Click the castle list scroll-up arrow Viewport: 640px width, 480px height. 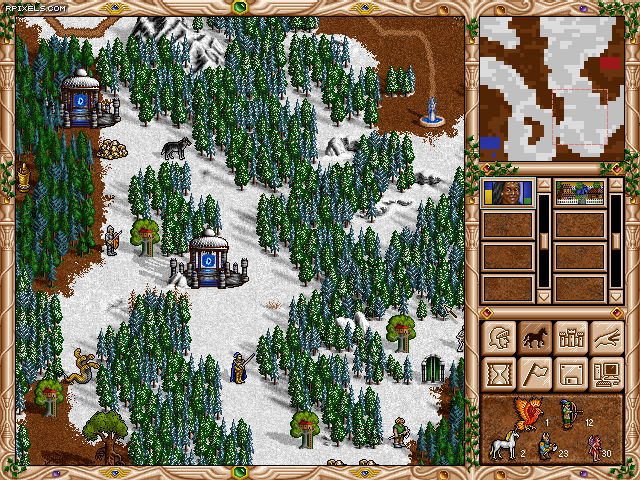click(616, 186)
